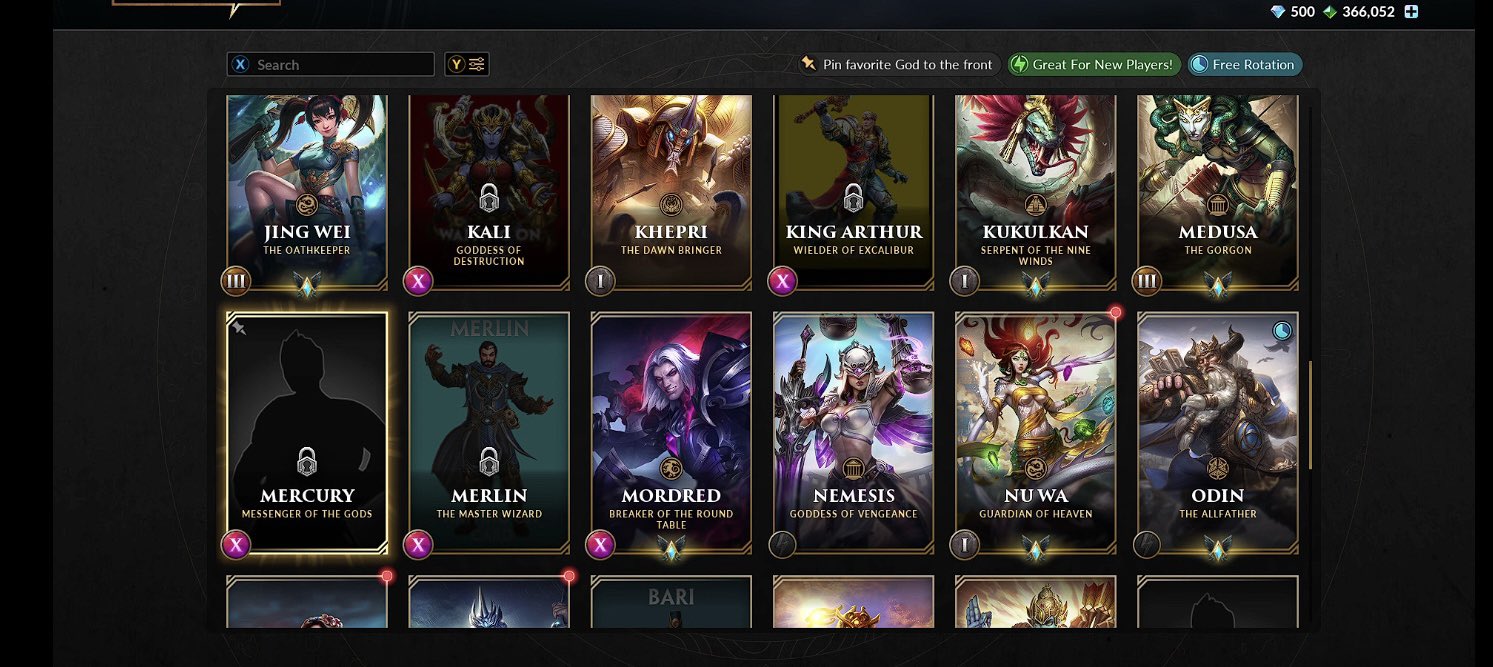The width and height of the screenshot is (1493, 667).
Task: Pick the Khepri god card
Action: pyautogui.click(x=671, y=190)
